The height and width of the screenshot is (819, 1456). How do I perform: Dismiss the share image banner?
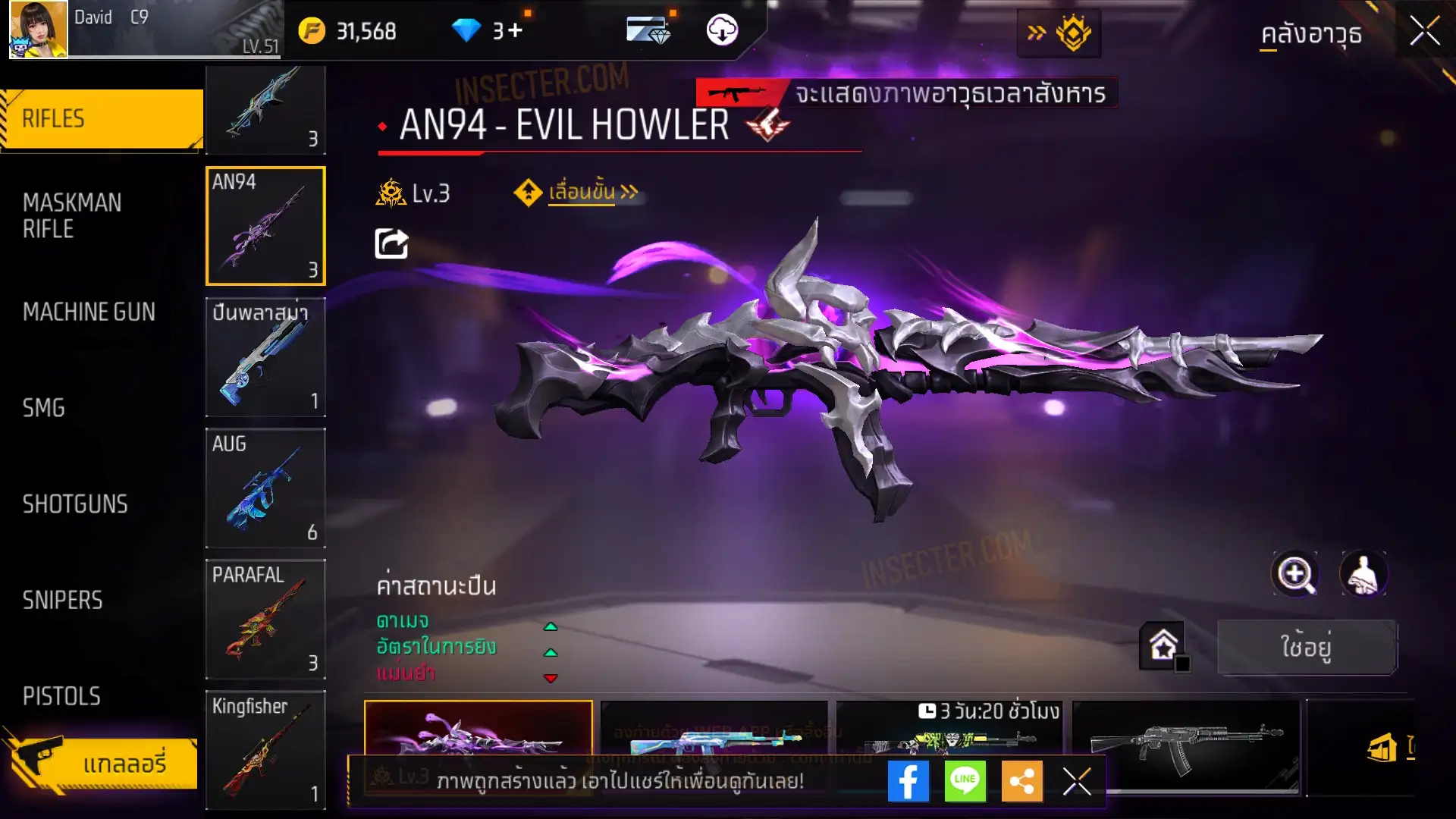point(1077,781)
